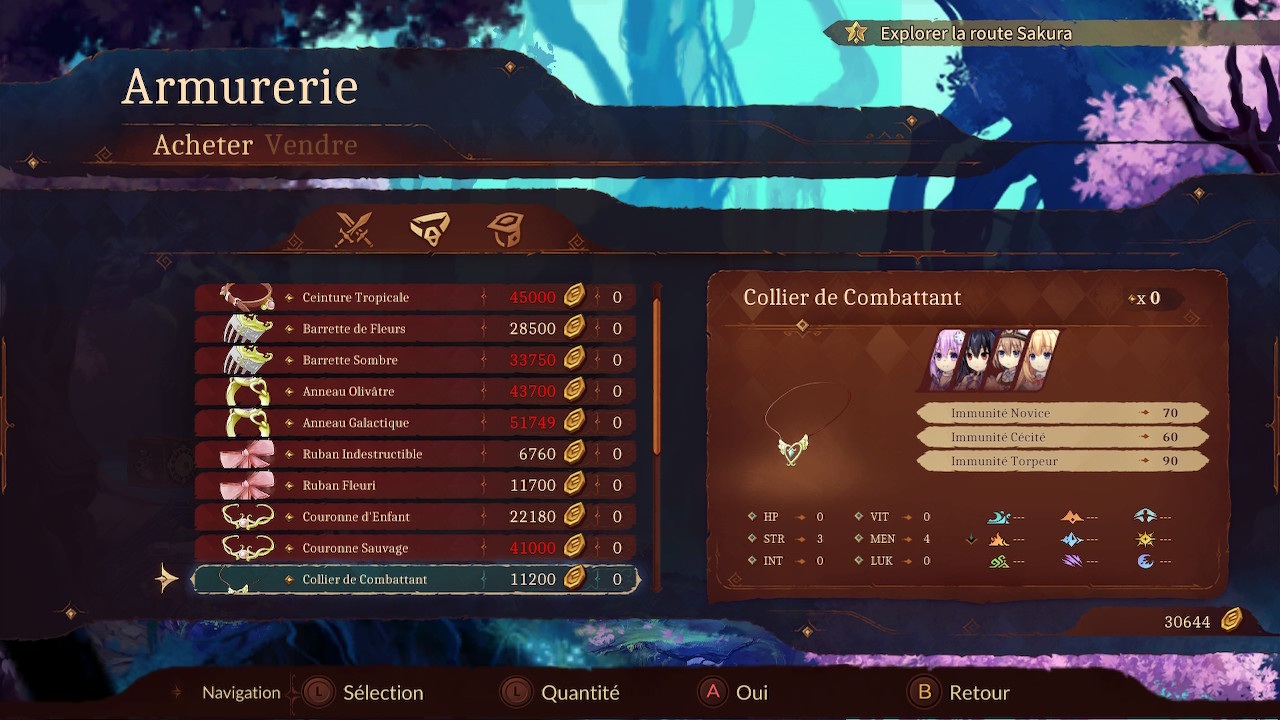Image resolution: width=1280 pixels, height=720 pixels.
Task: Select Anneau Olivâtre from the list
Action: (x=414, y=391)
